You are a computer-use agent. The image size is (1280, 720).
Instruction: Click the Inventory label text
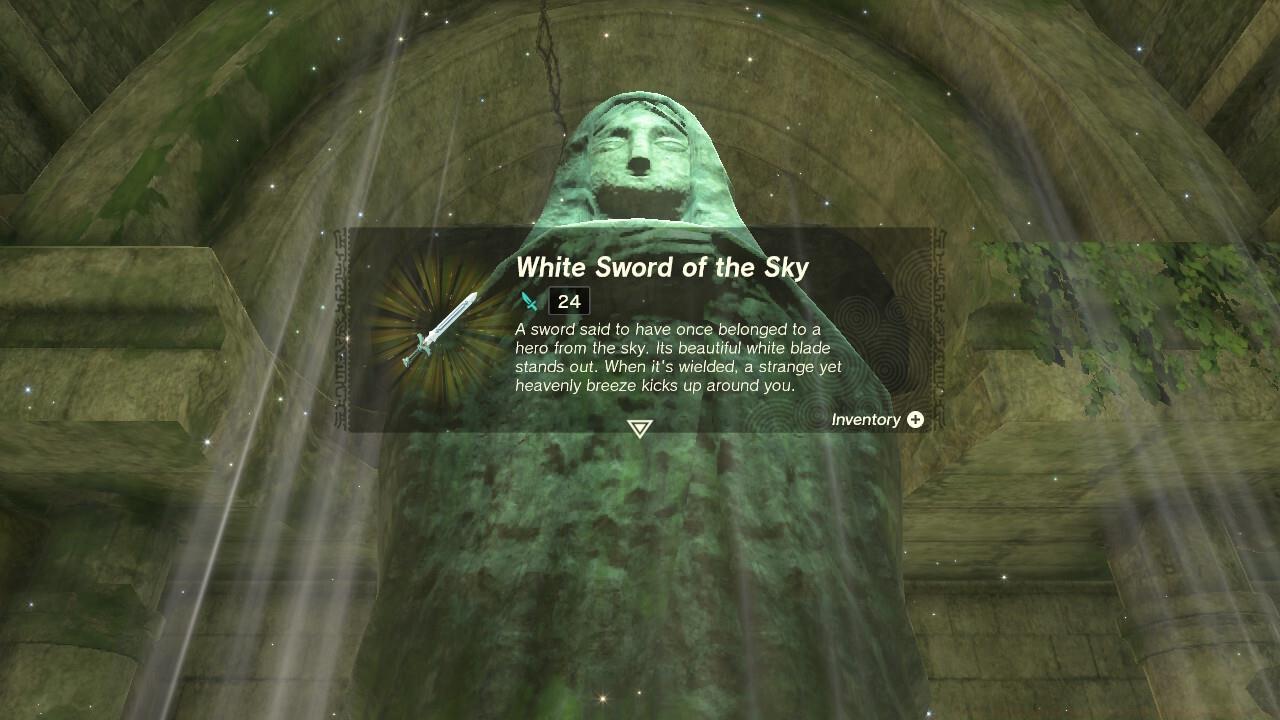[x=868, y=420]
